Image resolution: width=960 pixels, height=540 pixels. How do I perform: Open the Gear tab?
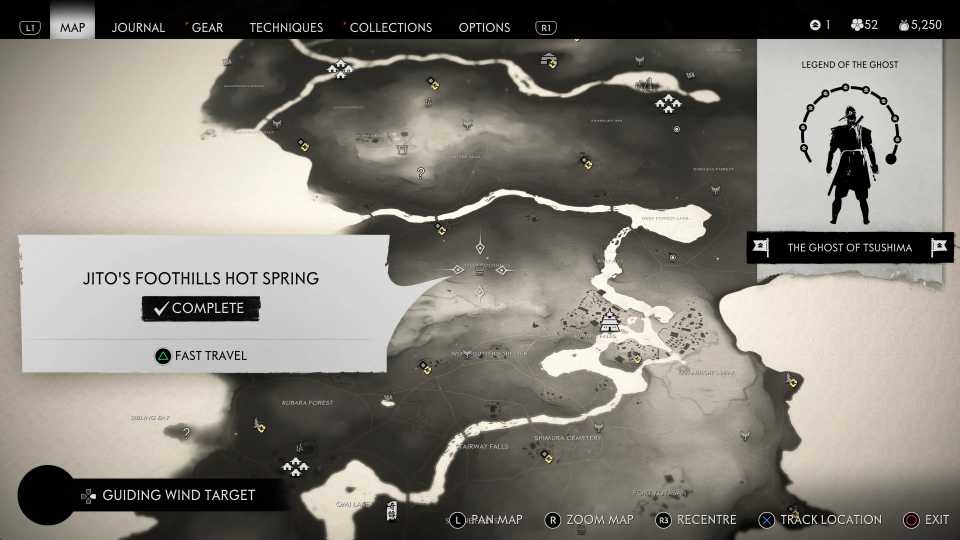(x=207, y=27)
